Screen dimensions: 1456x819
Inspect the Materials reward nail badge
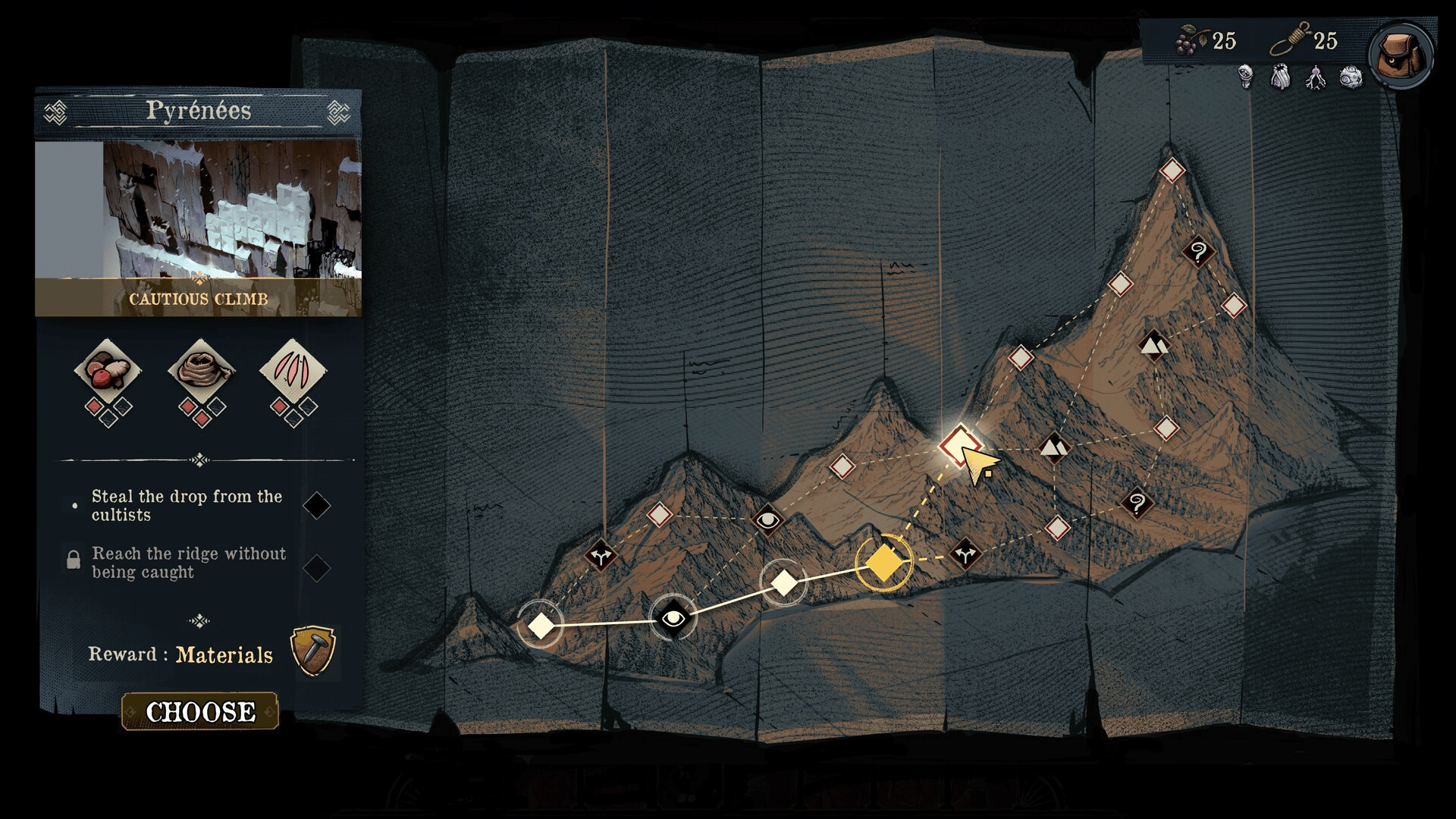pyautogui.click(x=312, y=651)
